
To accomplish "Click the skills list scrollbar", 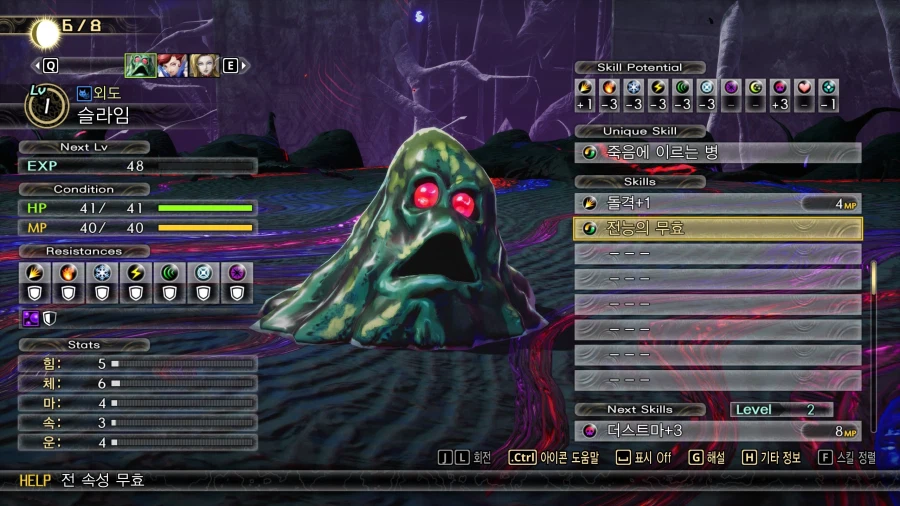I will point(873,340).
